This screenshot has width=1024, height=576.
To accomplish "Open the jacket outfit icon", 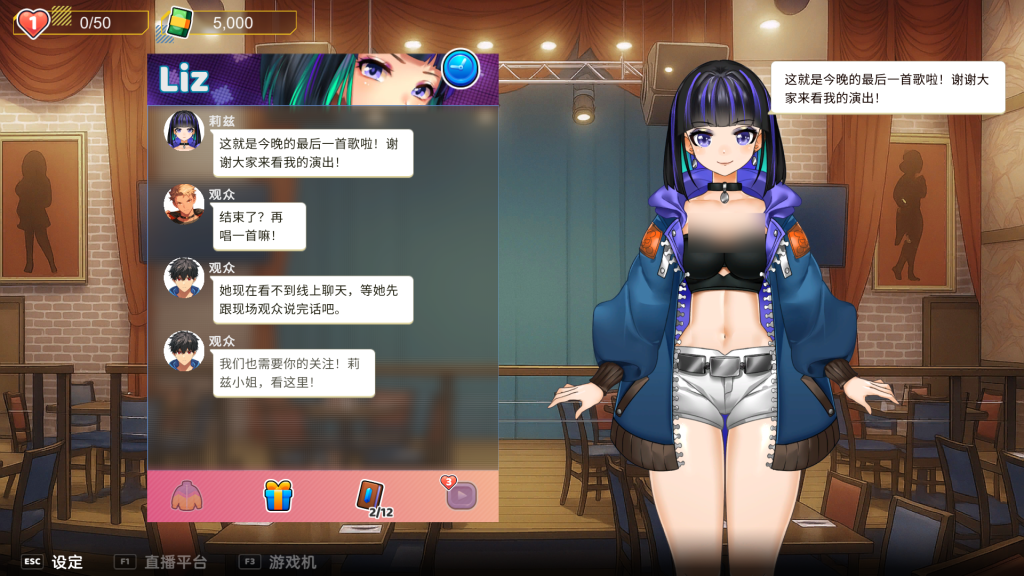I will (x=187, y=495).
